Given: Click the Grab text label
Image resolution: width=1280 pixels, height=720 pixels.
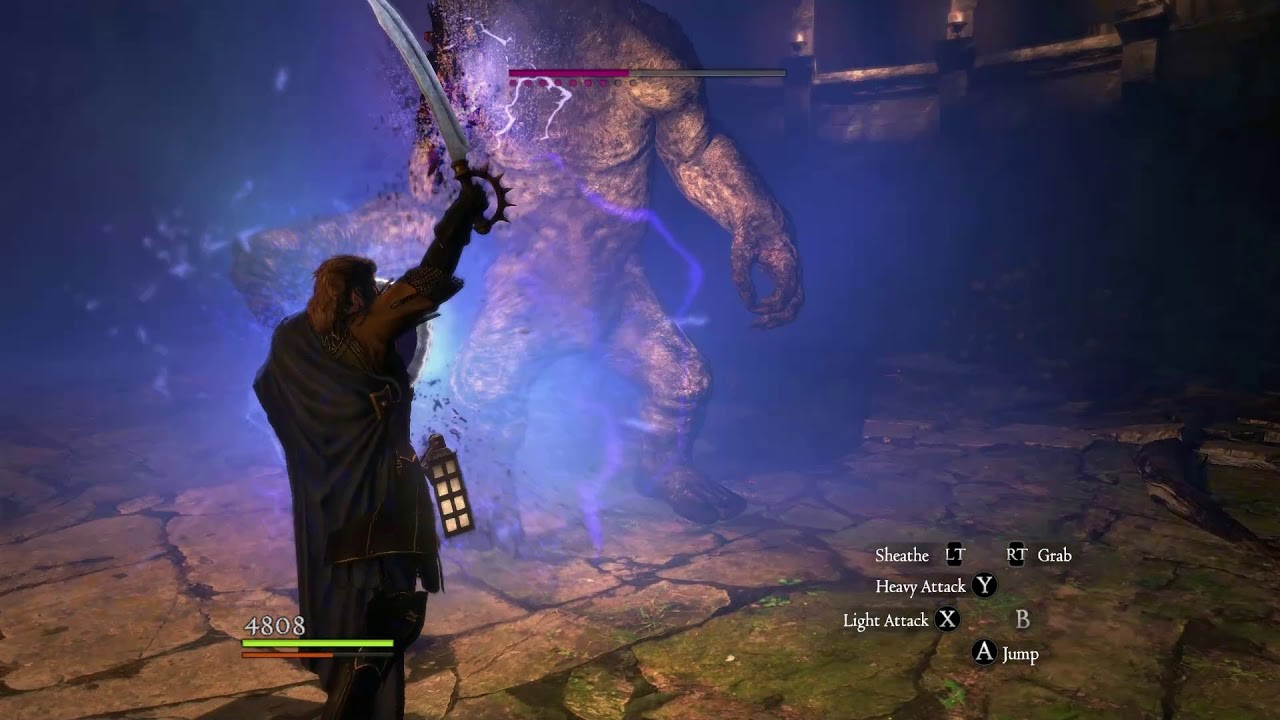Looking at the screenshot, I should point(1054,556).
